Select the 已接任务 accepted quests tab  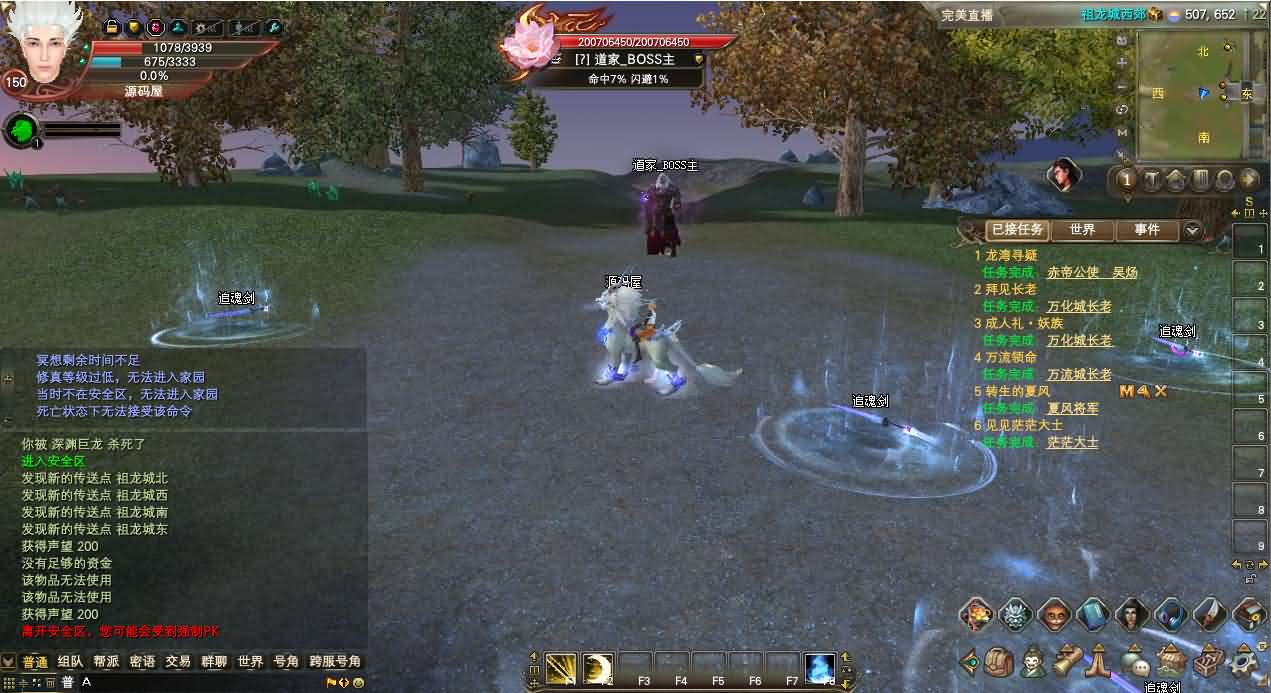[x=1017, y=230]
